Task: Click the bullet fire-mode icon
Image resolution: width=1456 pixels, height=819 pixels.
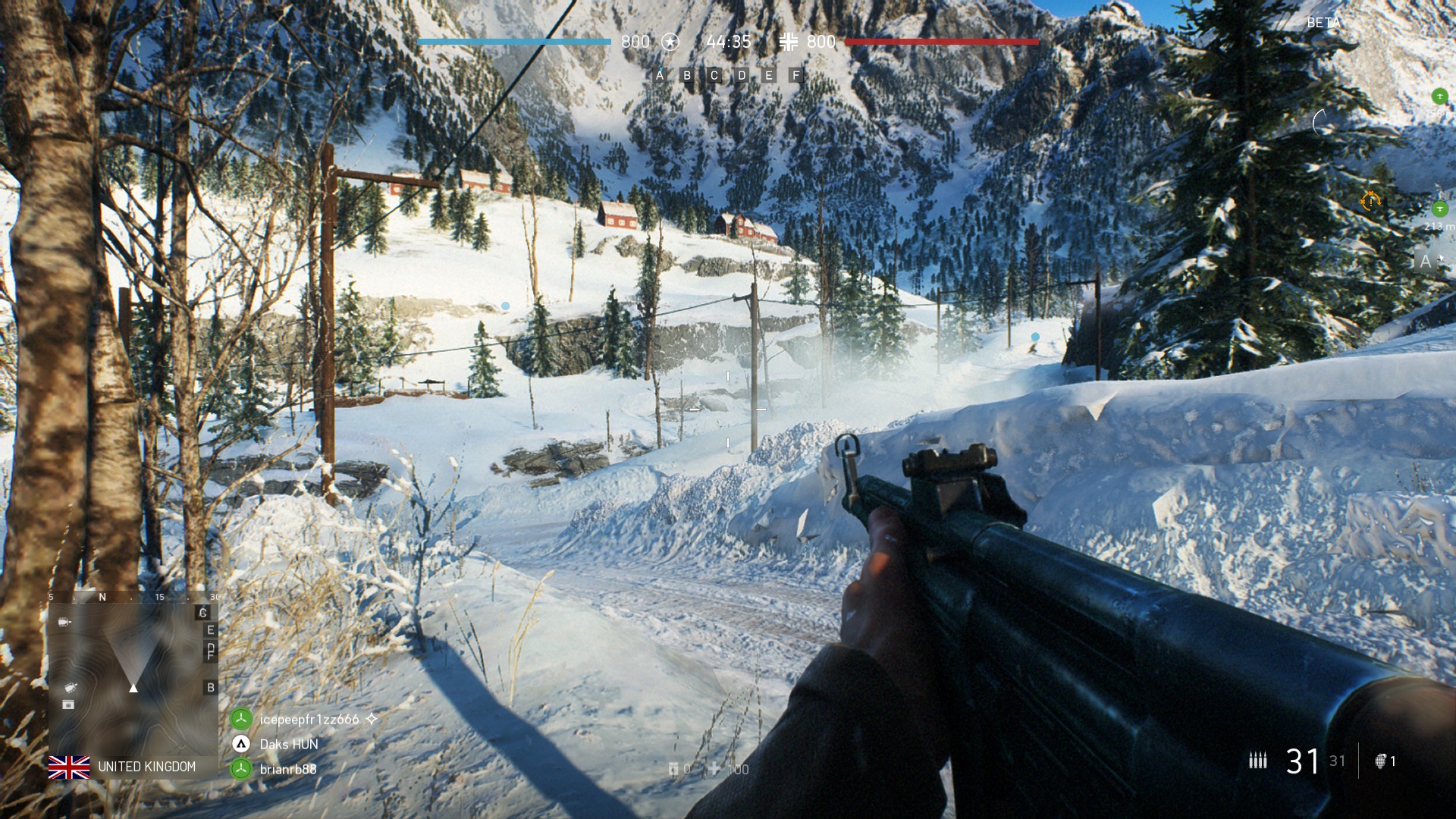Action: point(1258,760)
